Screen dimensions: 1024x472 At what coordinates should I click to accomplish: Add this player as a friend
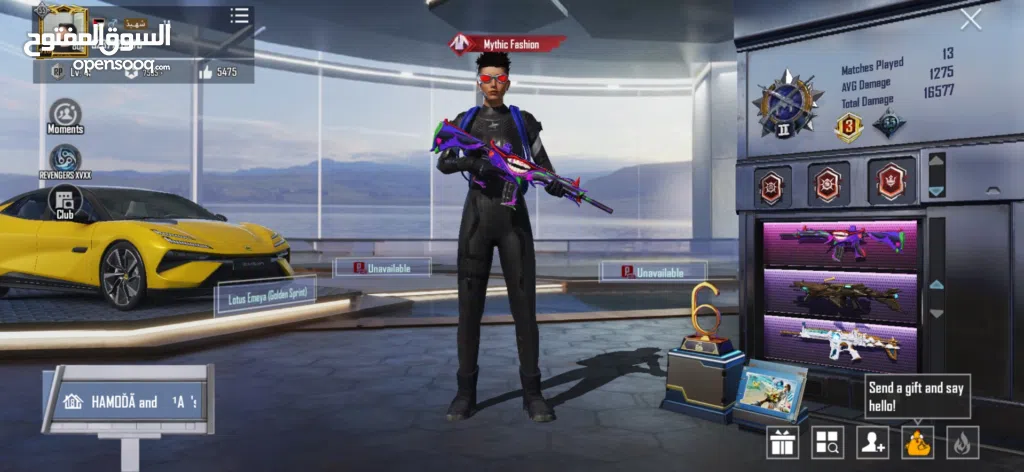point(872,442)
